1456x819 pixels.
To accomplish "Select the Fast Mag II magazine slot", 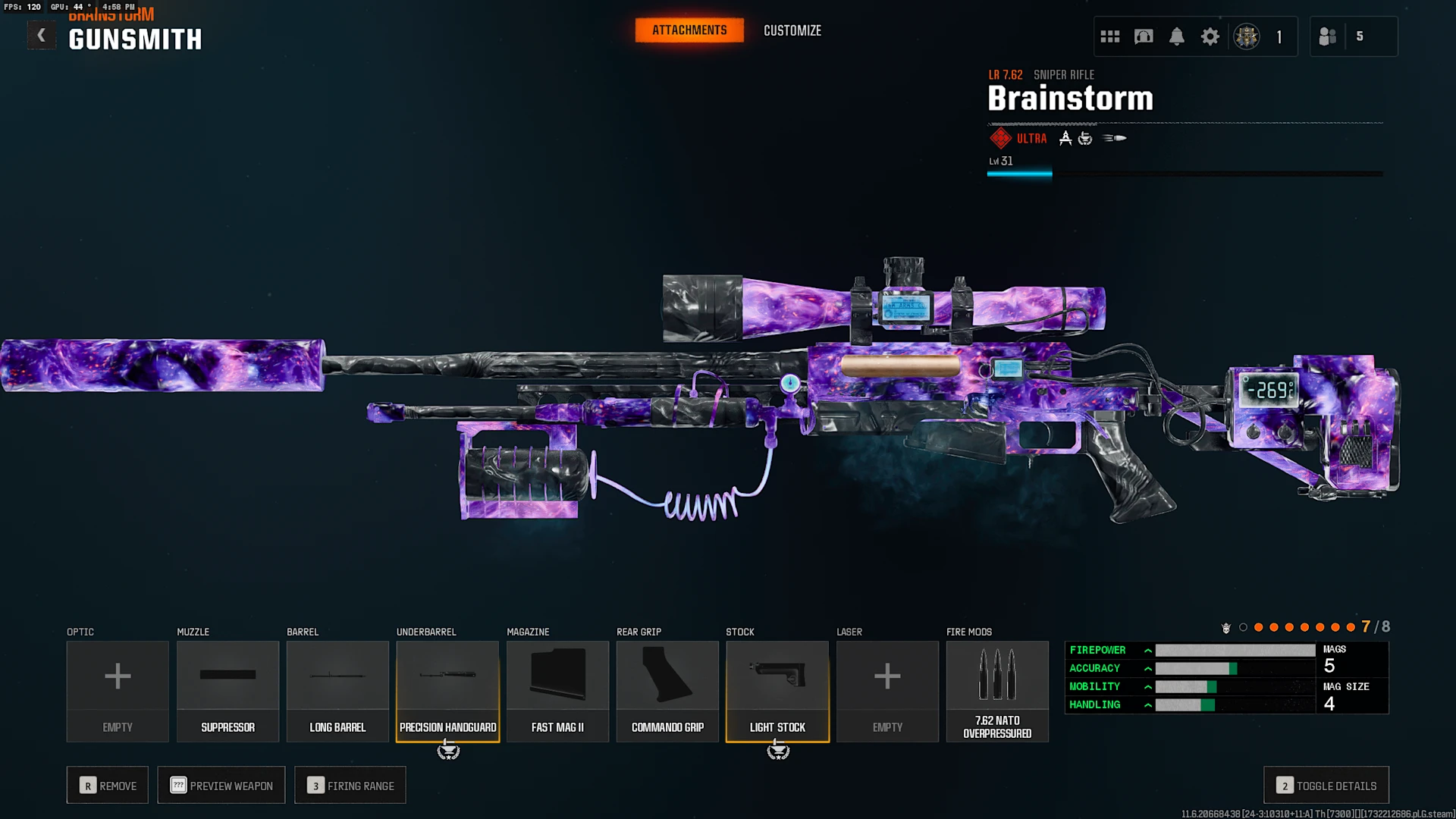I will point(557,691).
